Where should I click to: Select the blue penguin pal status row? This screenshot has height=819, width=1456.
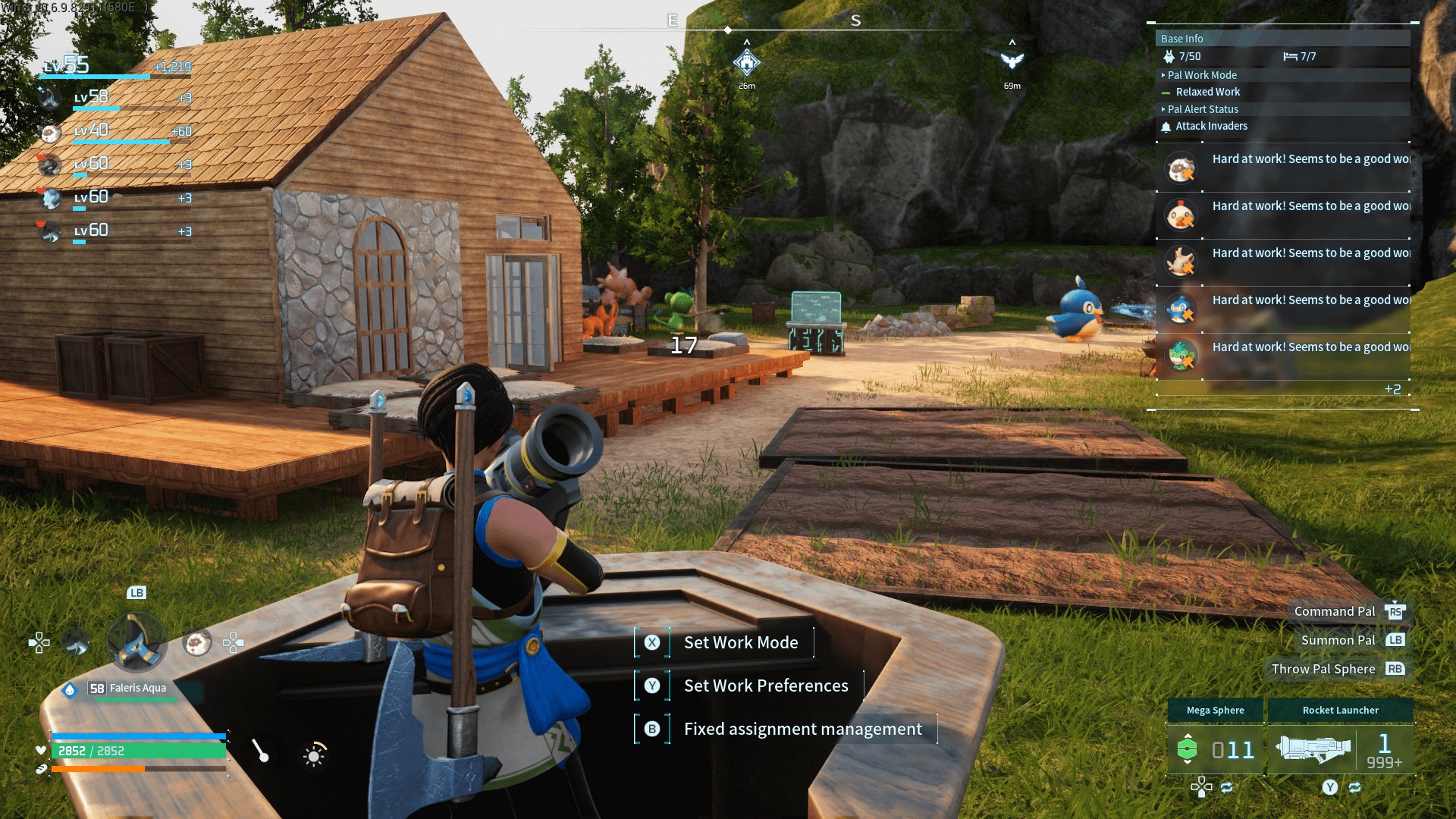pyautogui.click(x=1283, y=309)
